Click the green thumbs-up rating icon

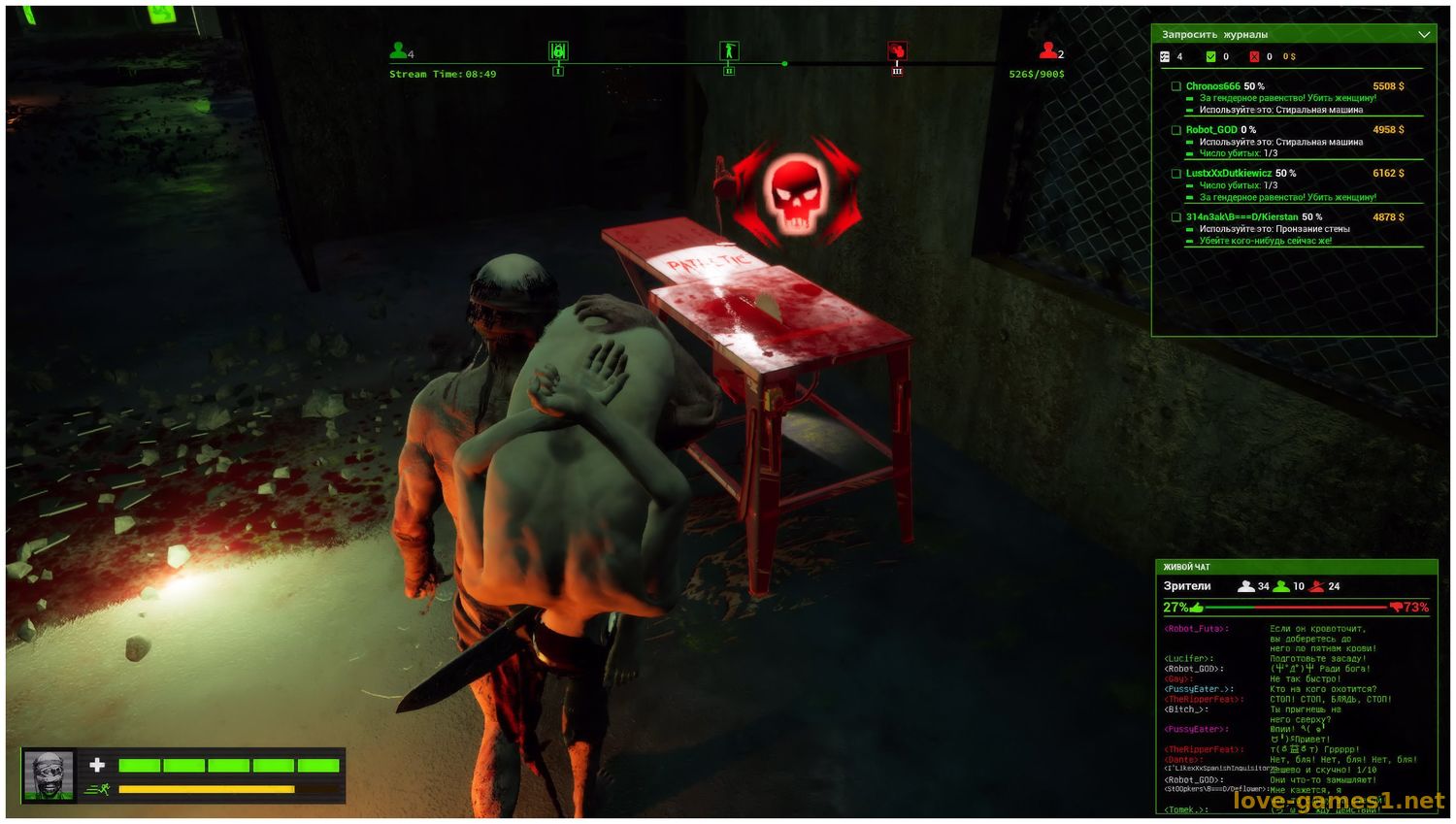pos(1197,608)
